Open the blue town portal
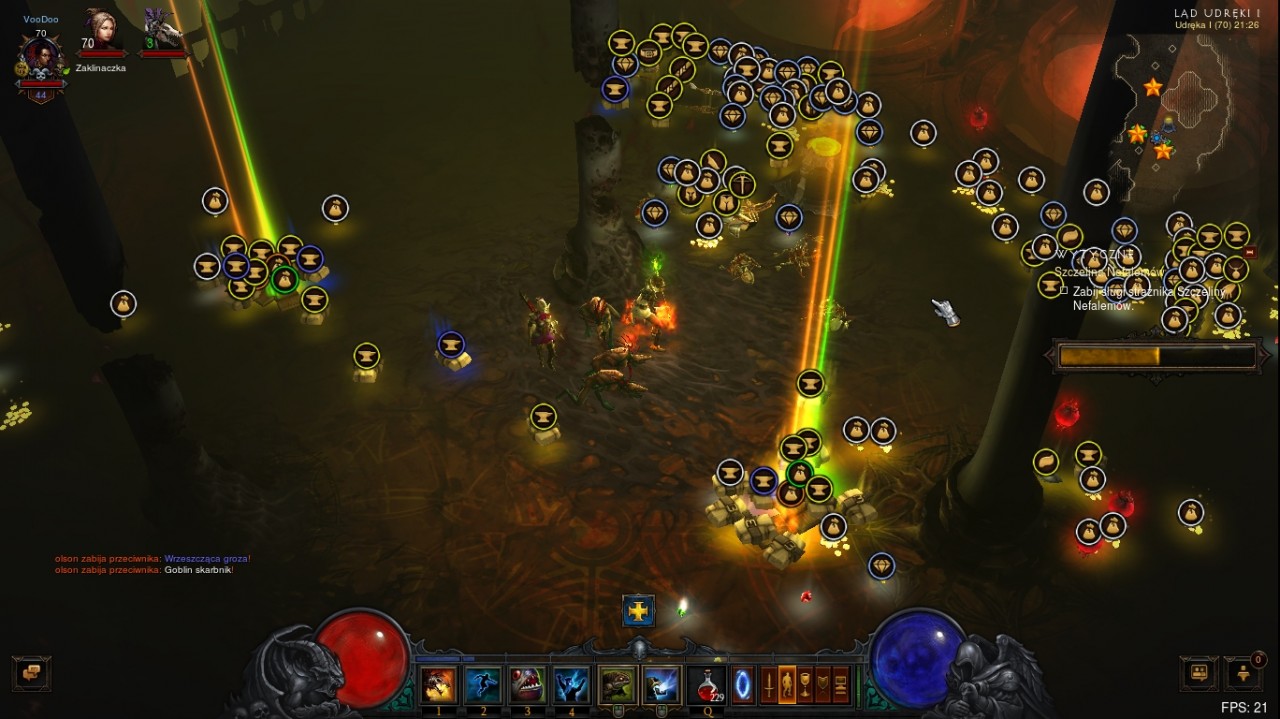Screen dimensions: 1280x719 (x=743, y=684)
